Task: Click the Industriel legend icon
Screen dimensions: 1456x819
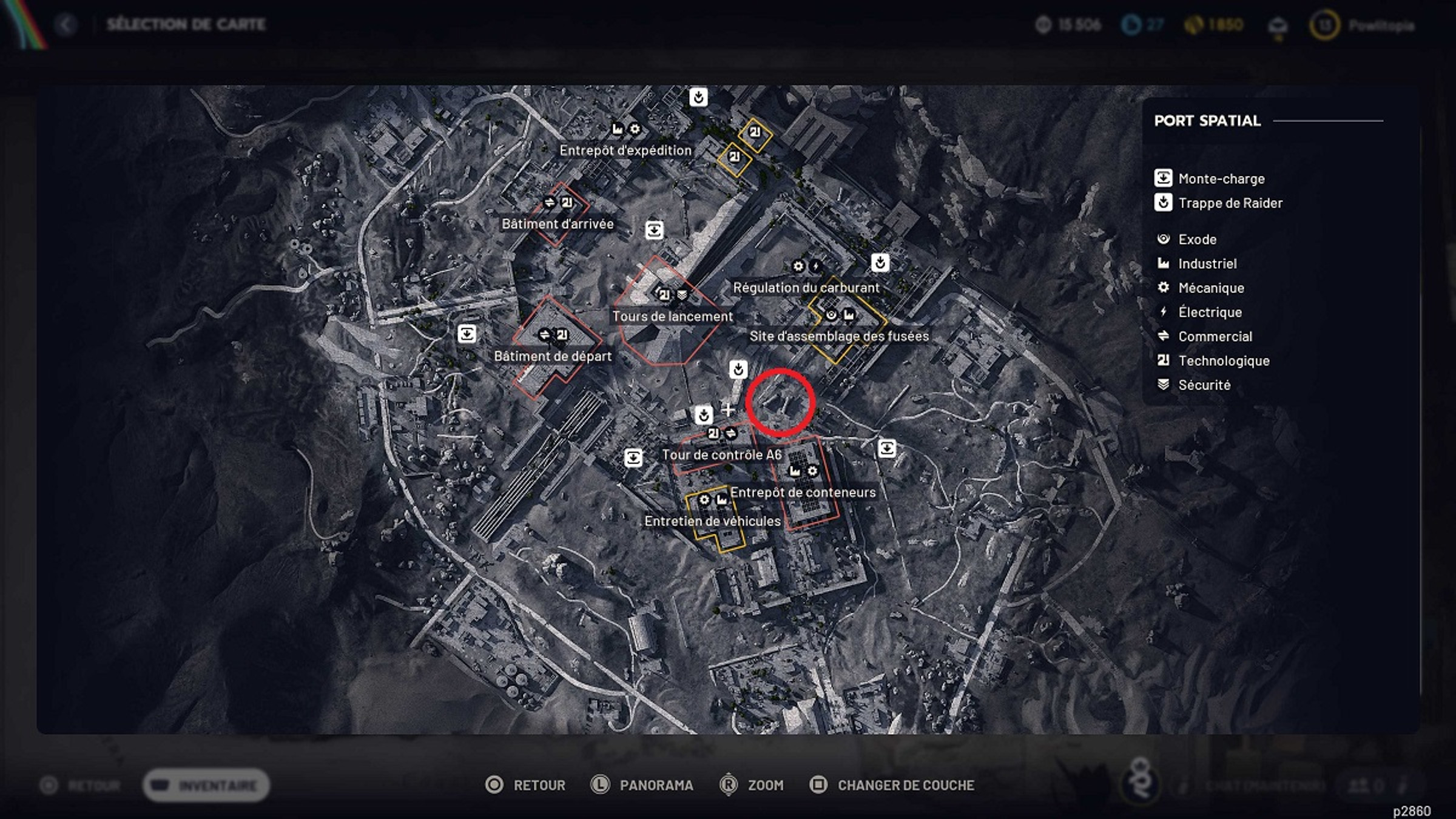Action: click(1162, 263)
